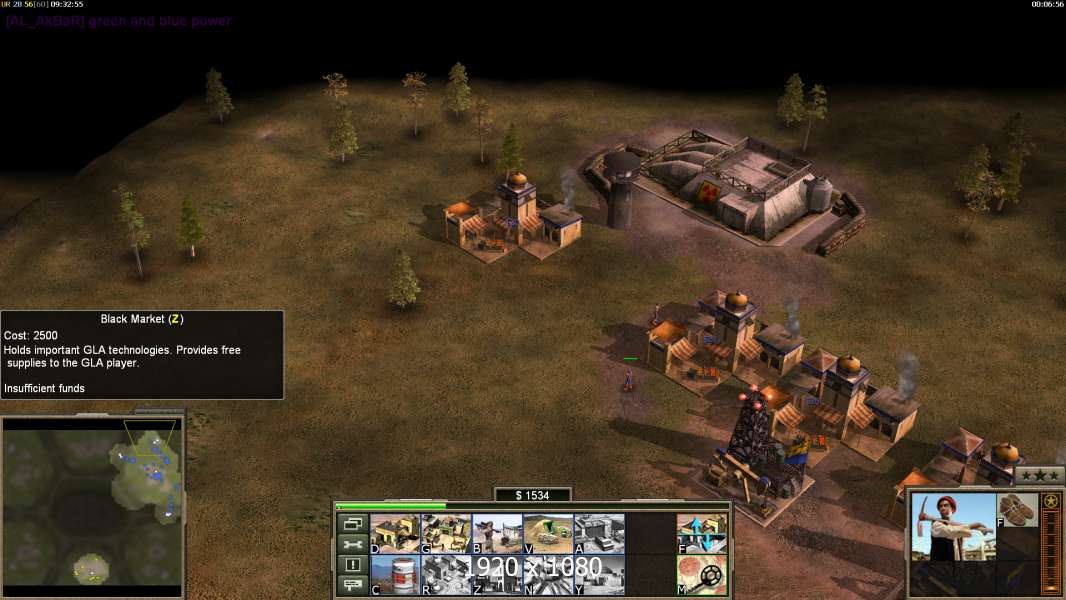Select the greyed-out build icon labeled Y
Screen dimensions: 1066x600
(599, 574)
